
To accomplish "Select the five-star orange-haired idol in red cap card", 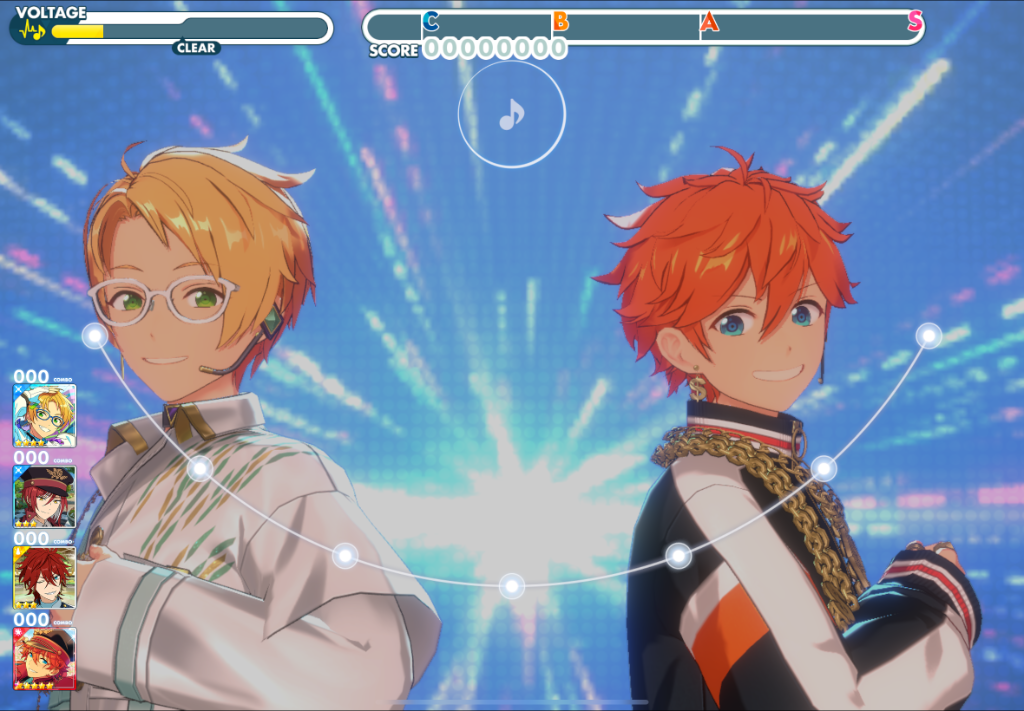I will tap(44, 658).
